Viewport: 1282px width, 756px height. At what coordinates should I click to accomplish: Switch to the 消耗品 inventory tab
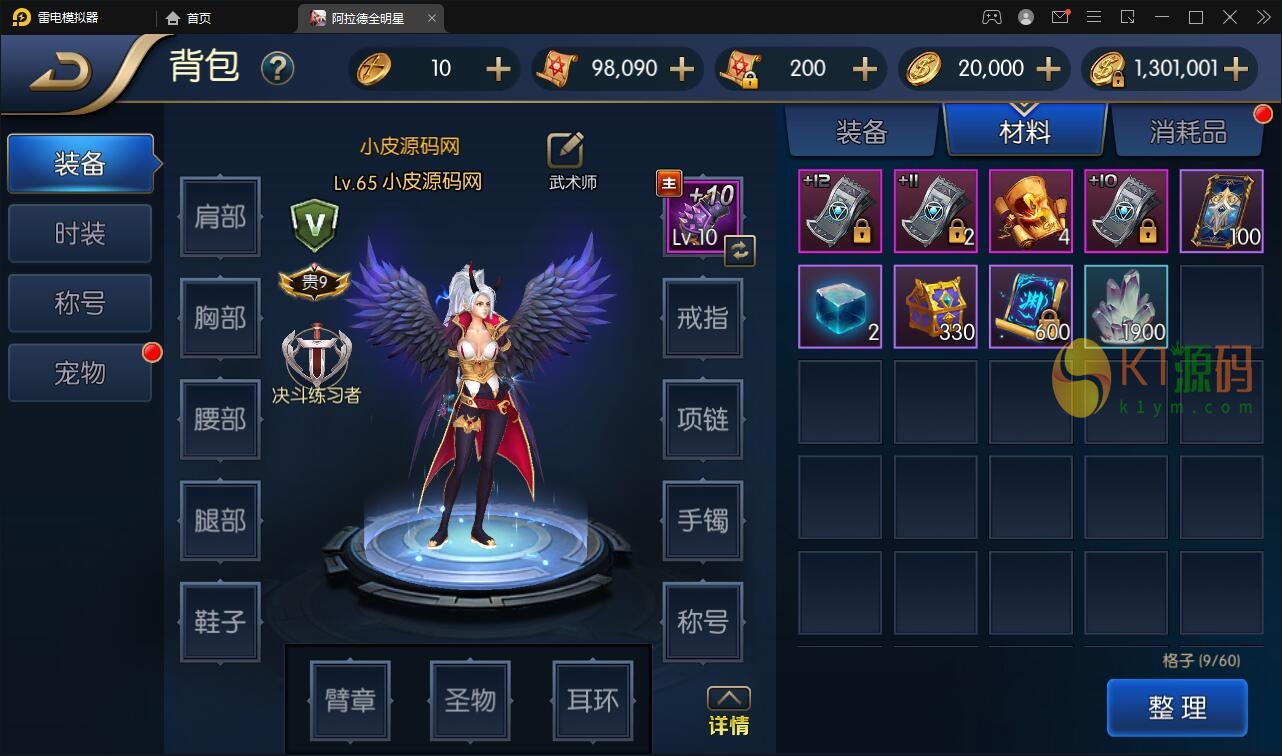1187,131
